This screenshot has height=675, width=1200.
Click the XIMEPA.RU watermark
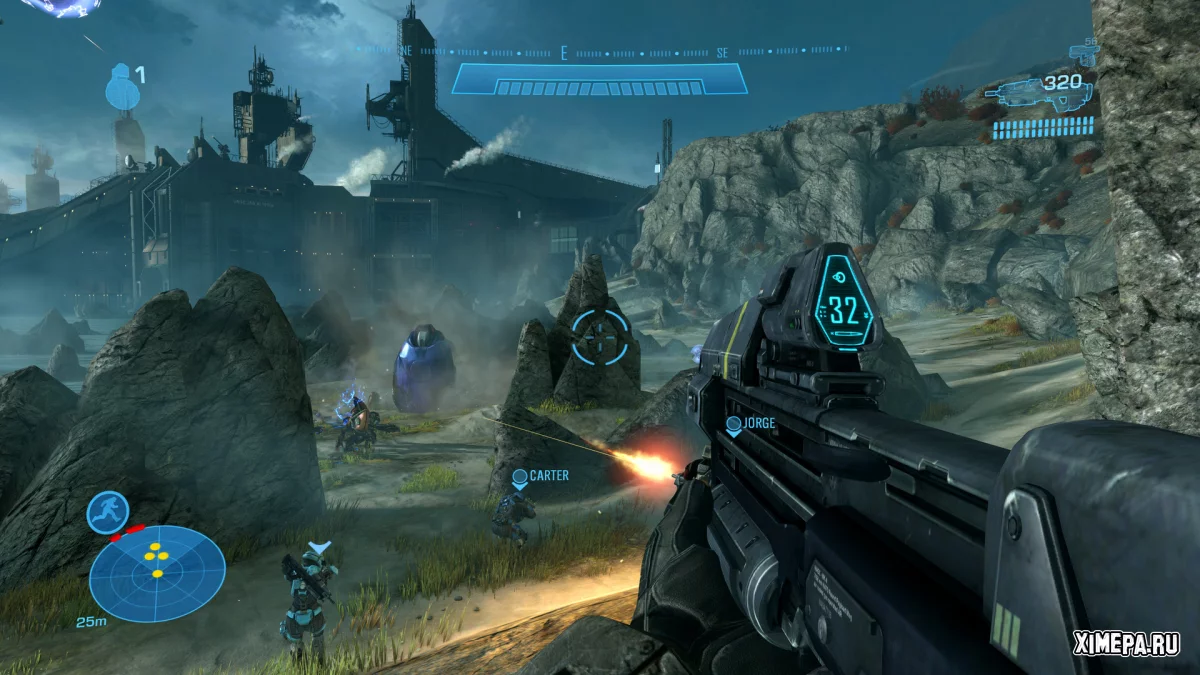[1127, 642]
